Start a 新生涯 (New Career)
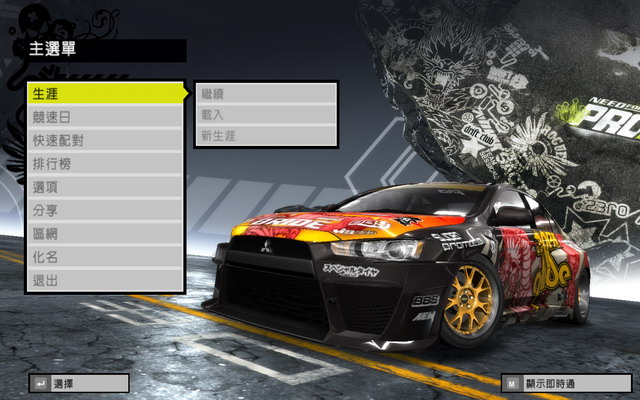The height and width of the screenshot is (400, 640). (x=265, y=135)
